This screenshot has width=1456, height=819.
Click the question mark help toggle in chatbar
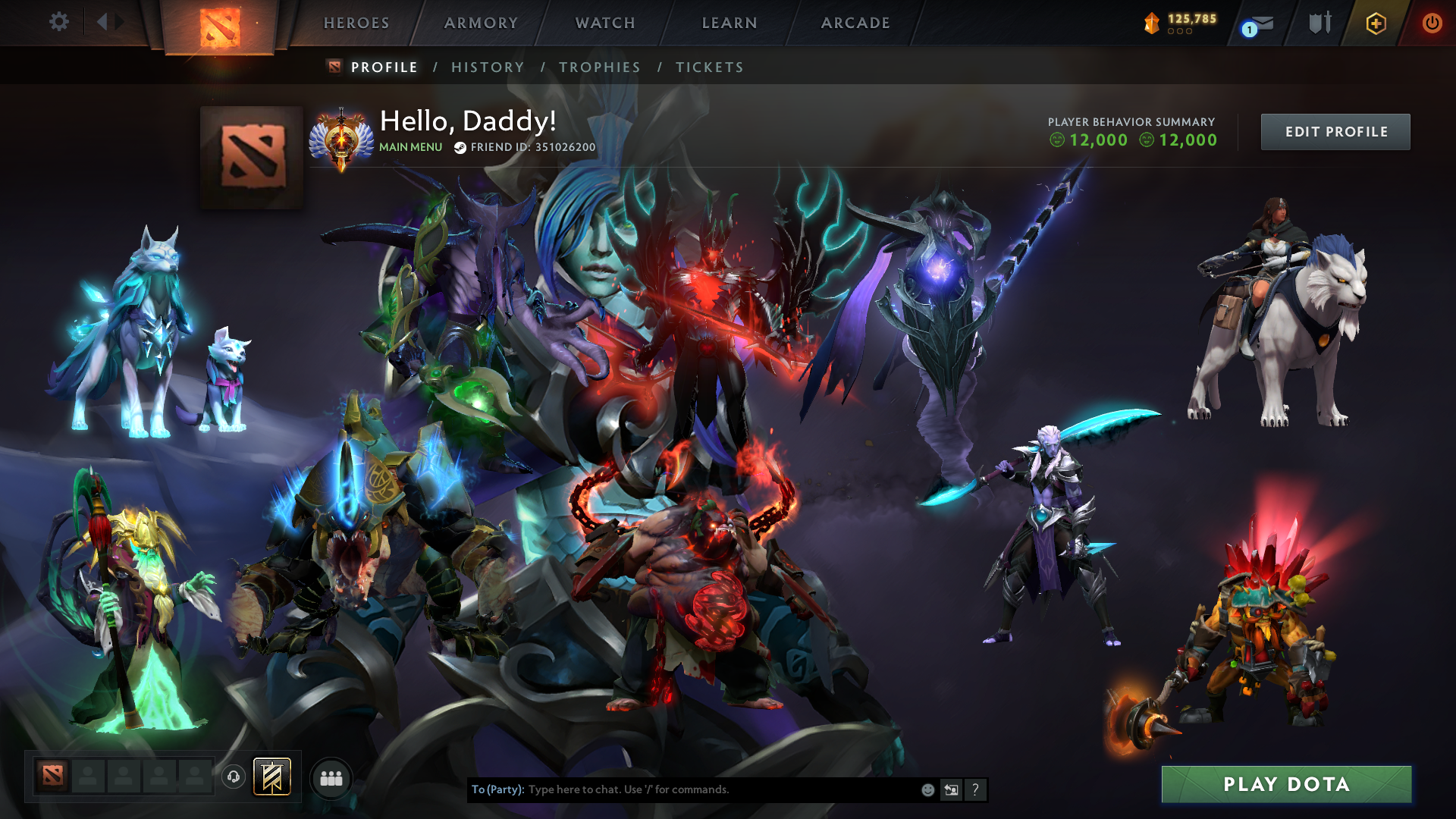(975, 789)
